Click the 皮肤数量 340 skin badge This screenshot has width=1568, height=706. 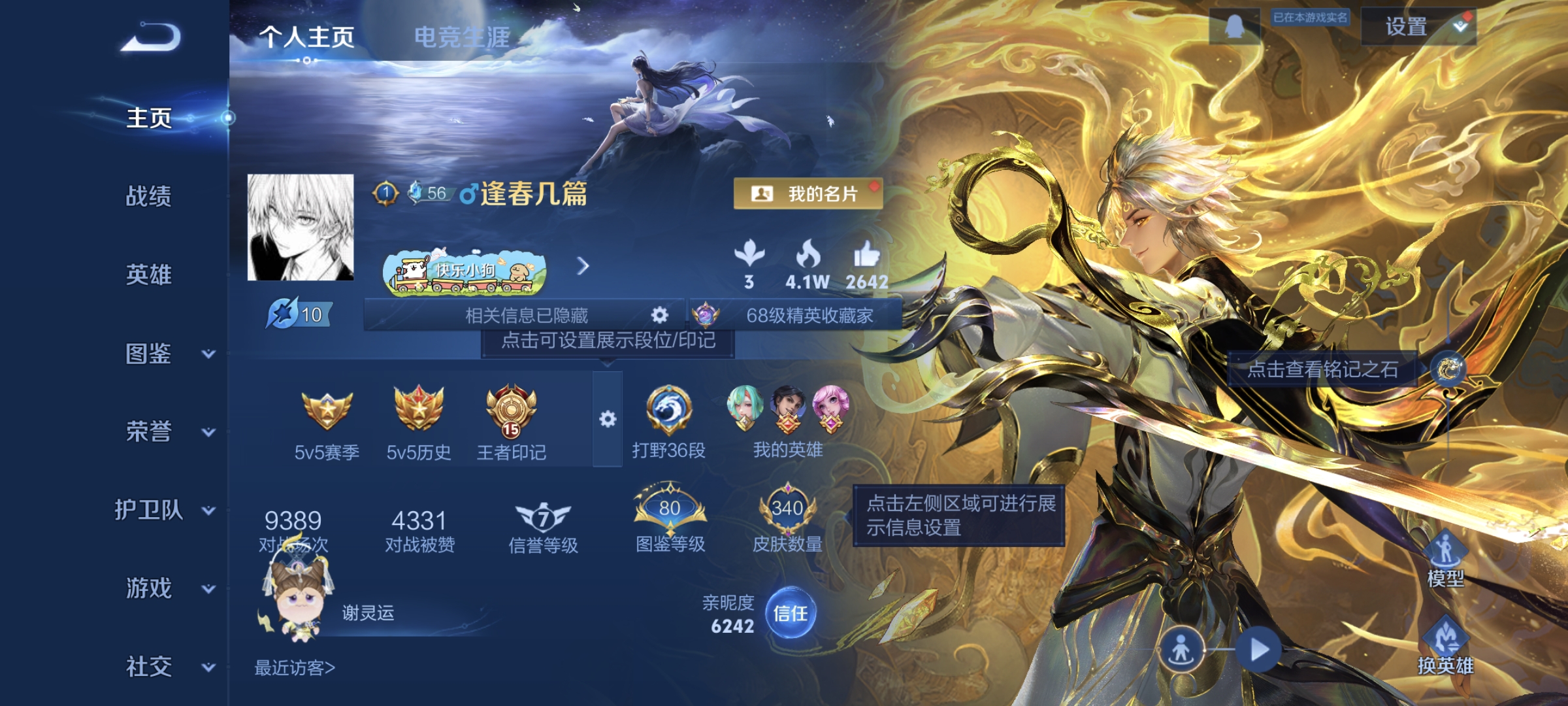788,507
